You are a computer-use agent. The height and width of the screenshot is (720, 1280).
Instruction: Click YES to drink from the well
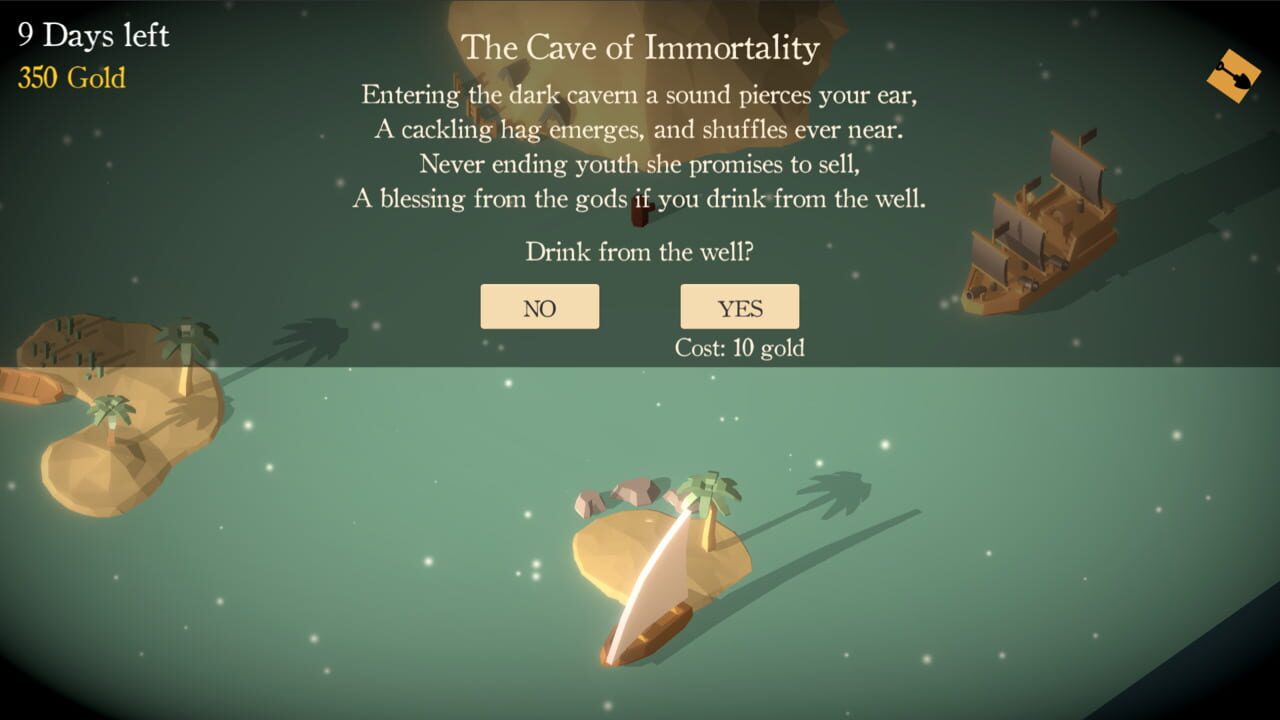[x=740, y=307]
